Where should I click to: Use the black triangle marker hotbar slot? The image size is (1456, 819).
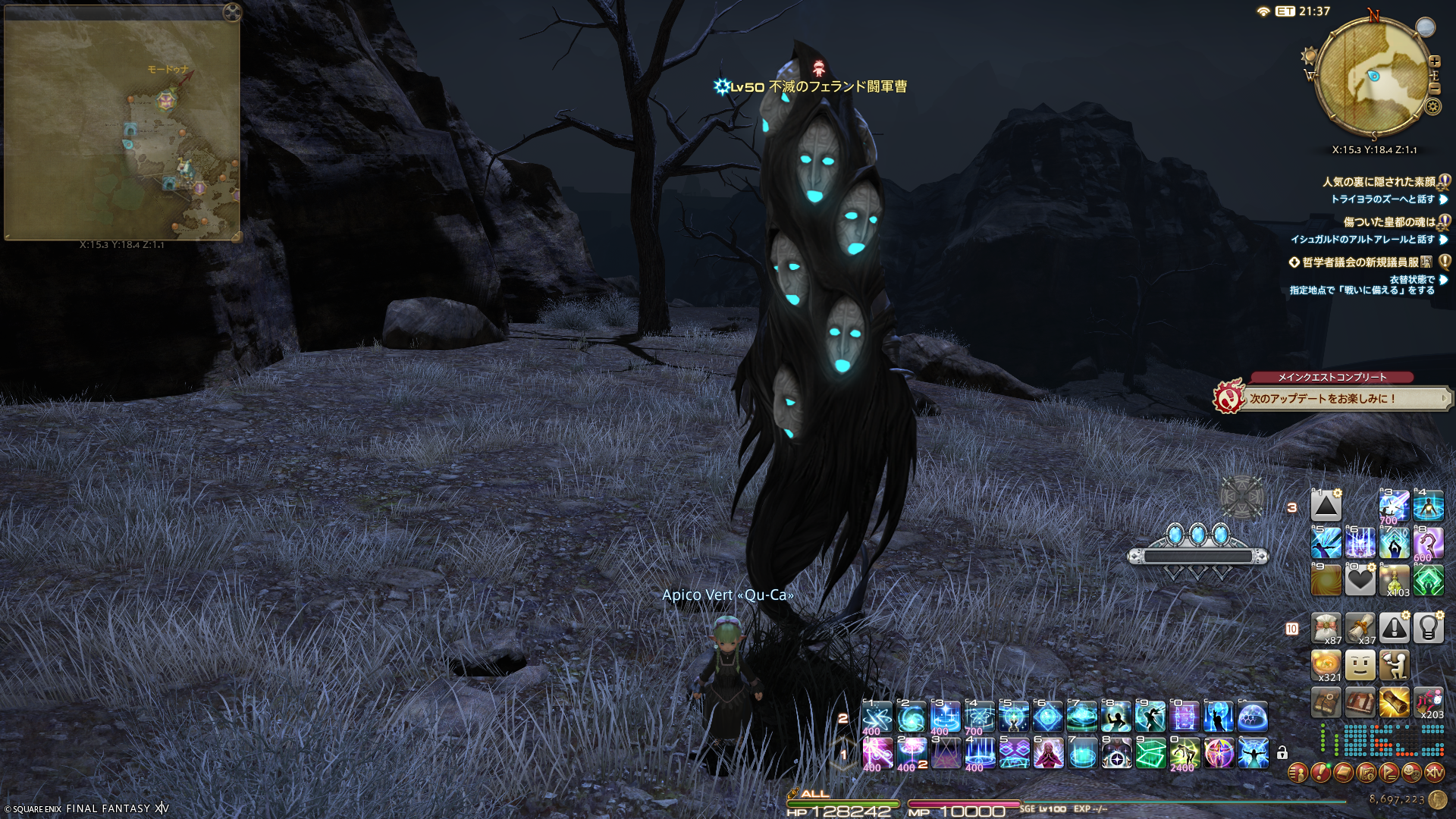(x=1326, y=506)
